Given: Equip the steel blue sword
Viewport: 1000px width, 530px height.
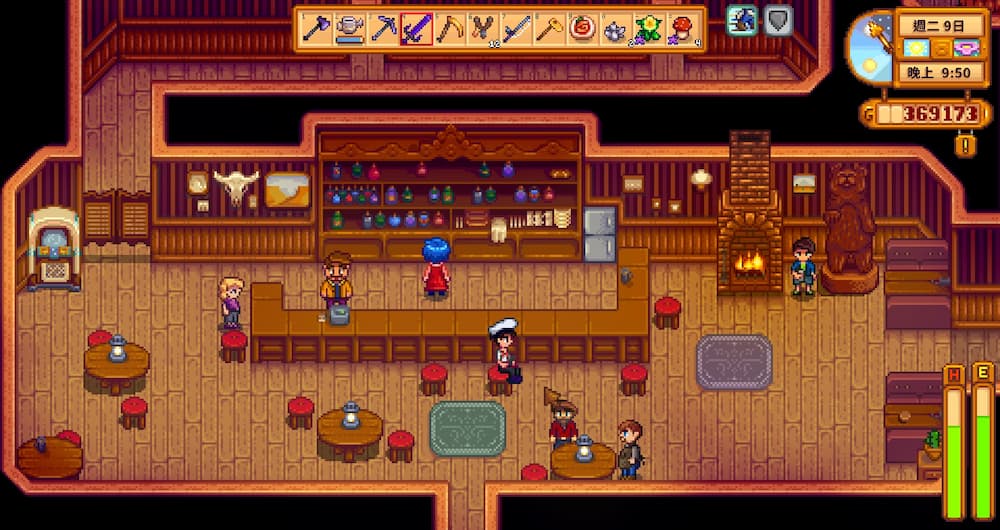Looking at the screenshot, I should click(x=516, y=28).
